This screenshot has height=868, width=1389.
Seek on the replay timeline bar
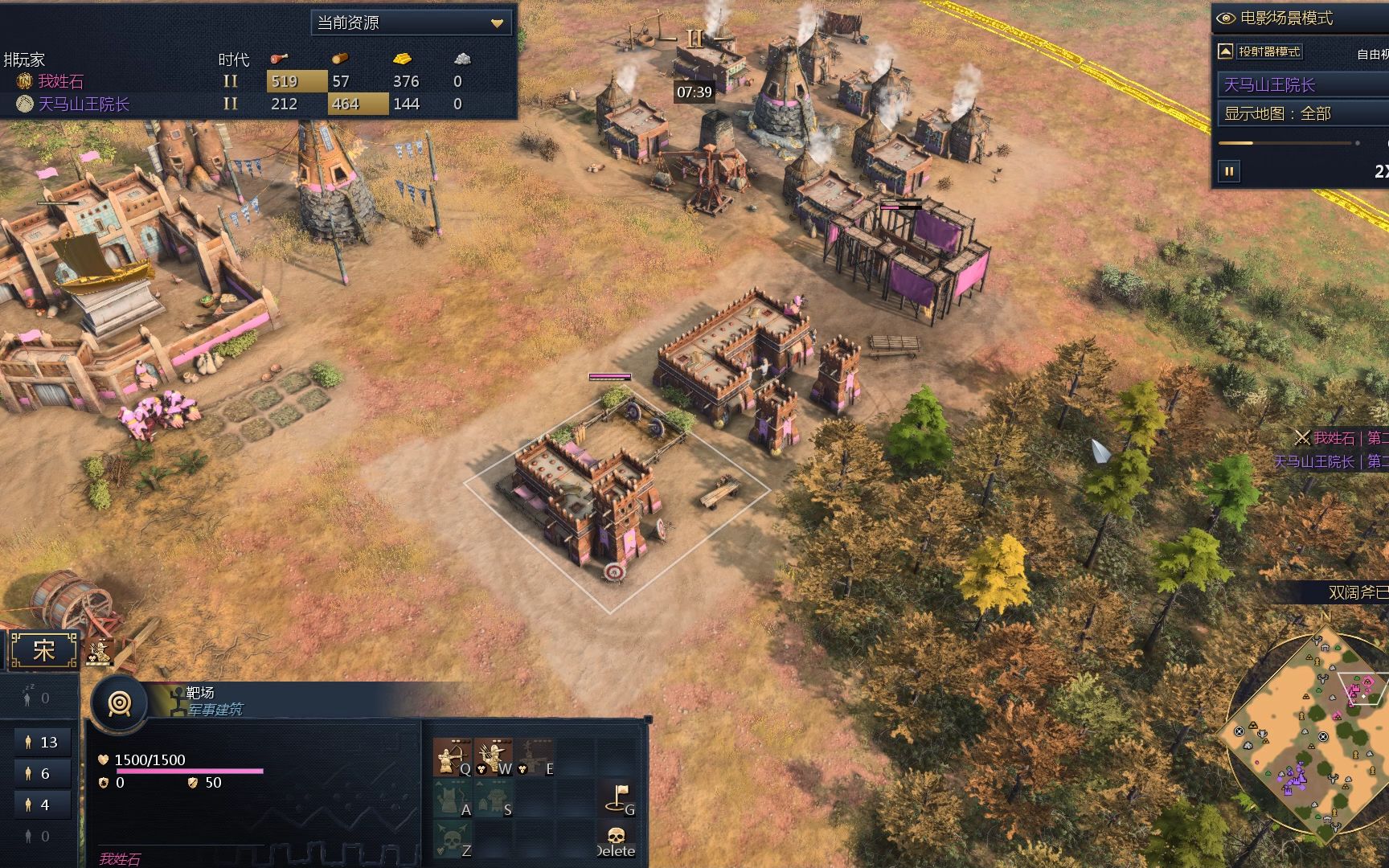(1286, 143)
